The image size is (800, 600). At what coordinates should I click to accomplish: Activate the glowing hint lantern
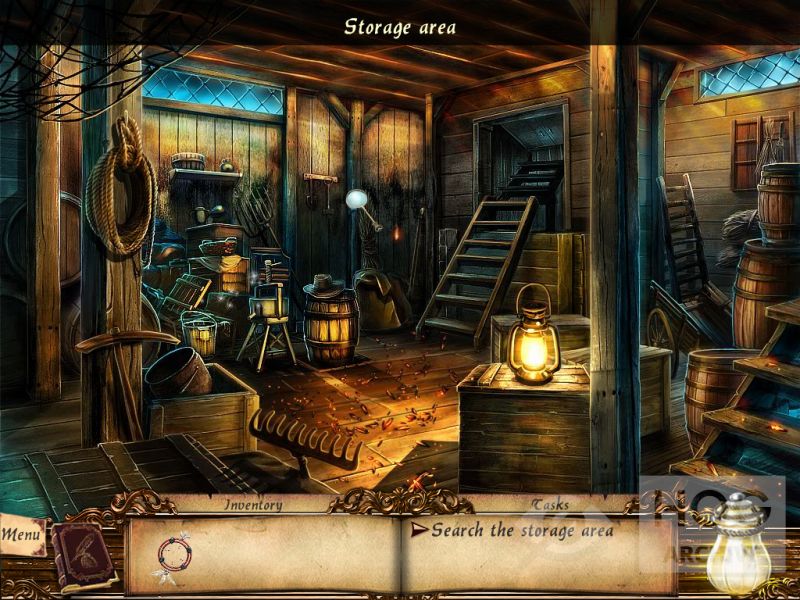coord(738,549)
